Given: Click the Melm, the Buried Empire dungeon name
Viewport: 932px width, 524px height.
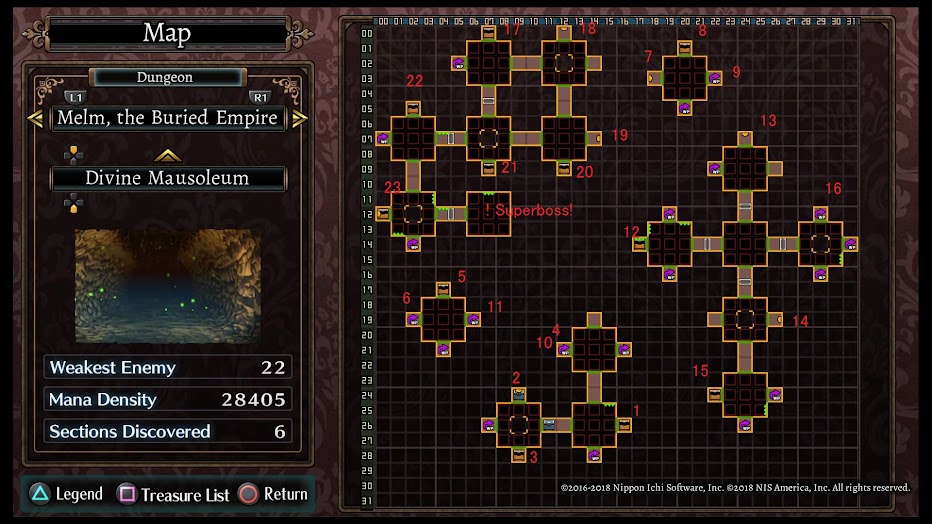Looking at the screenshot, I should point(167,118).
